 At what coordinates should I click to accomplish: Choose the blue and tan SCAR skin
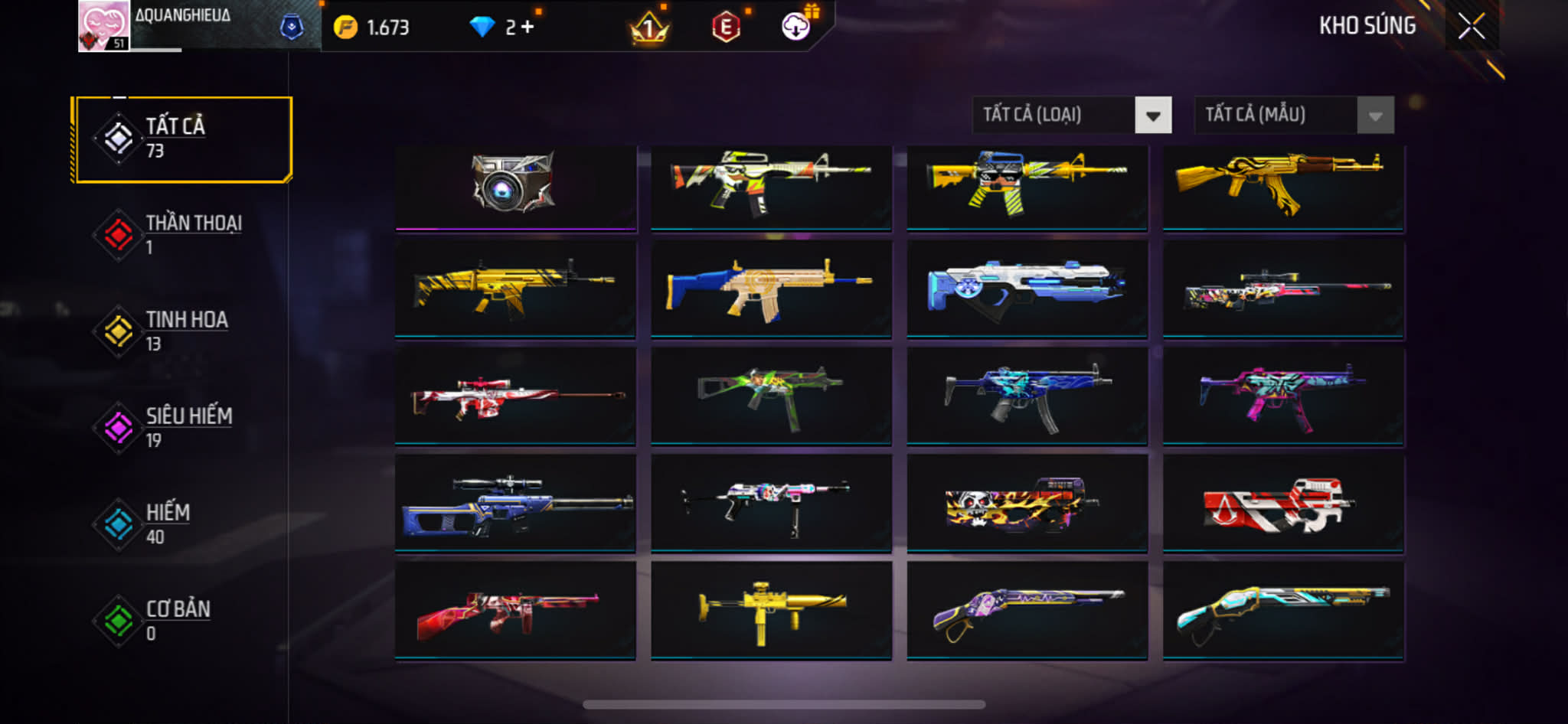771,289
